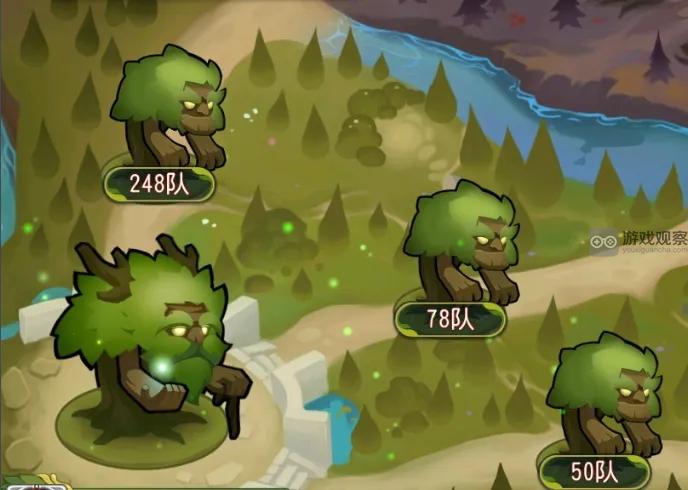This screenshot has height=490, width=688.
Task: Choose the 78队 treant squad marker
Action: (450, 320)
